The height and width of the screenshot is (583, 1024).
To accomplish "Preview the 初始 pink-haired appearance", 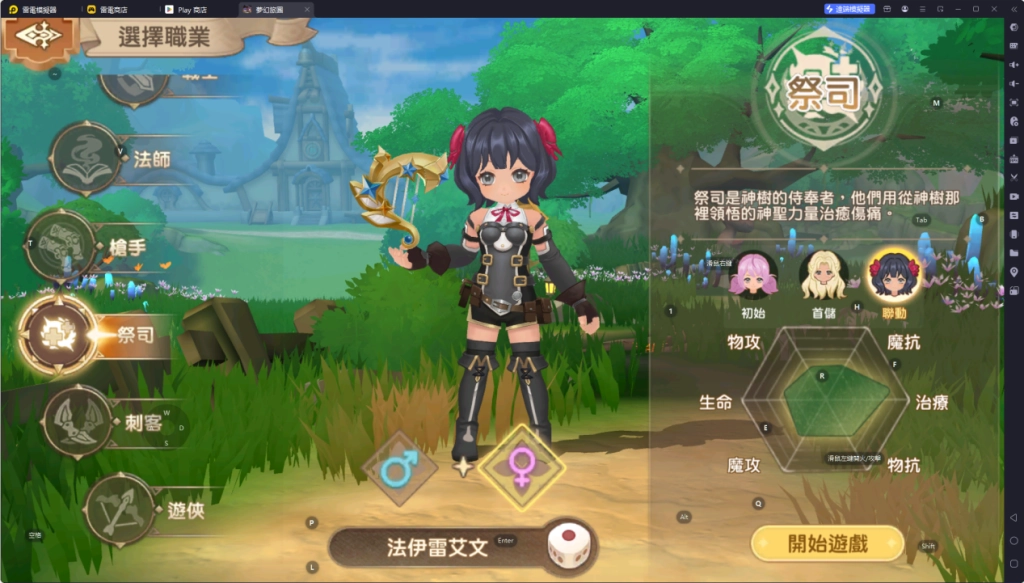I will 752,275.
